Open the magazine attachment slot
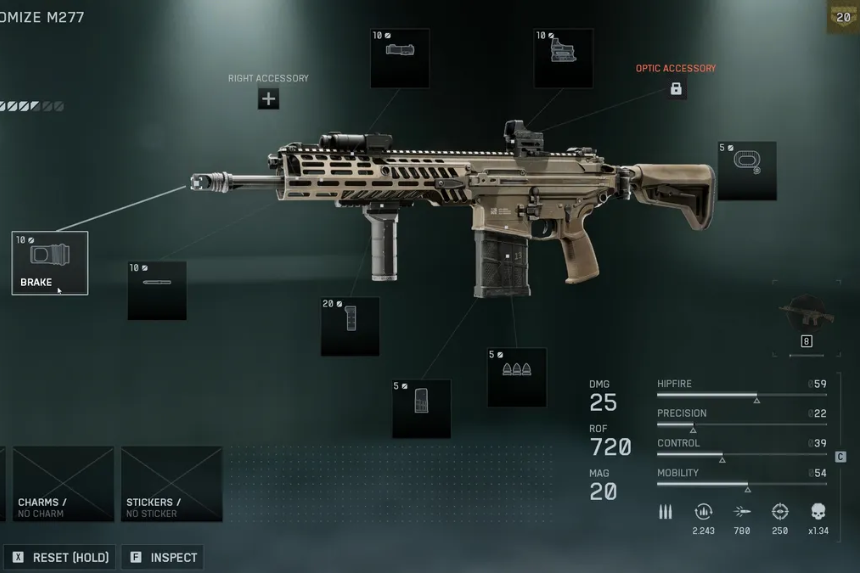 (421, 408)
